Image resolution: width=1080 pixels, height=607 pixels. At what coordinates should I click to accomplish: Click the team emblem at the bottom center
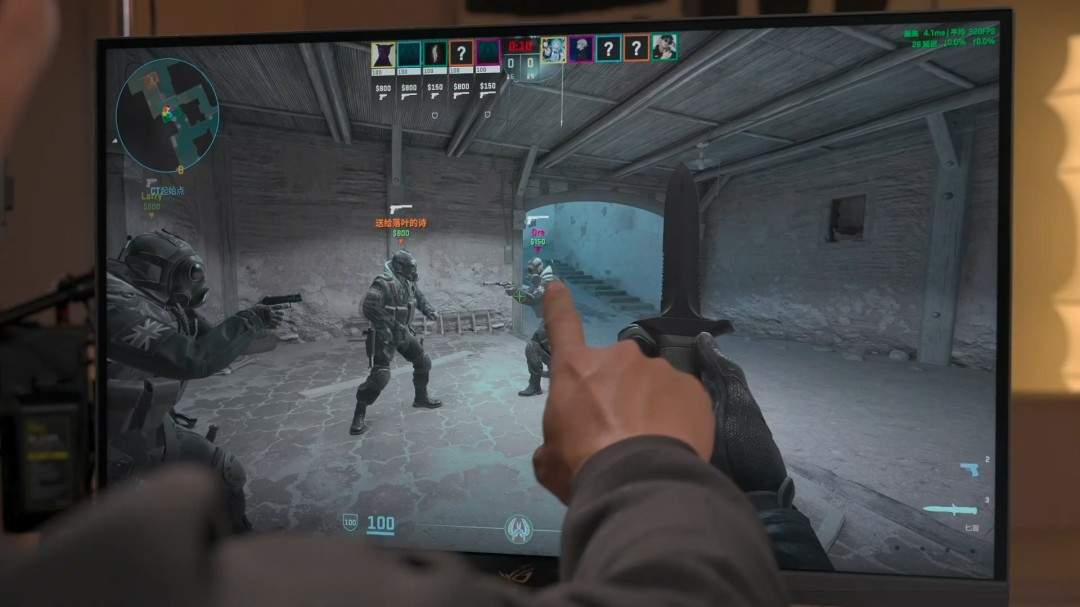[x=518, y=526]
